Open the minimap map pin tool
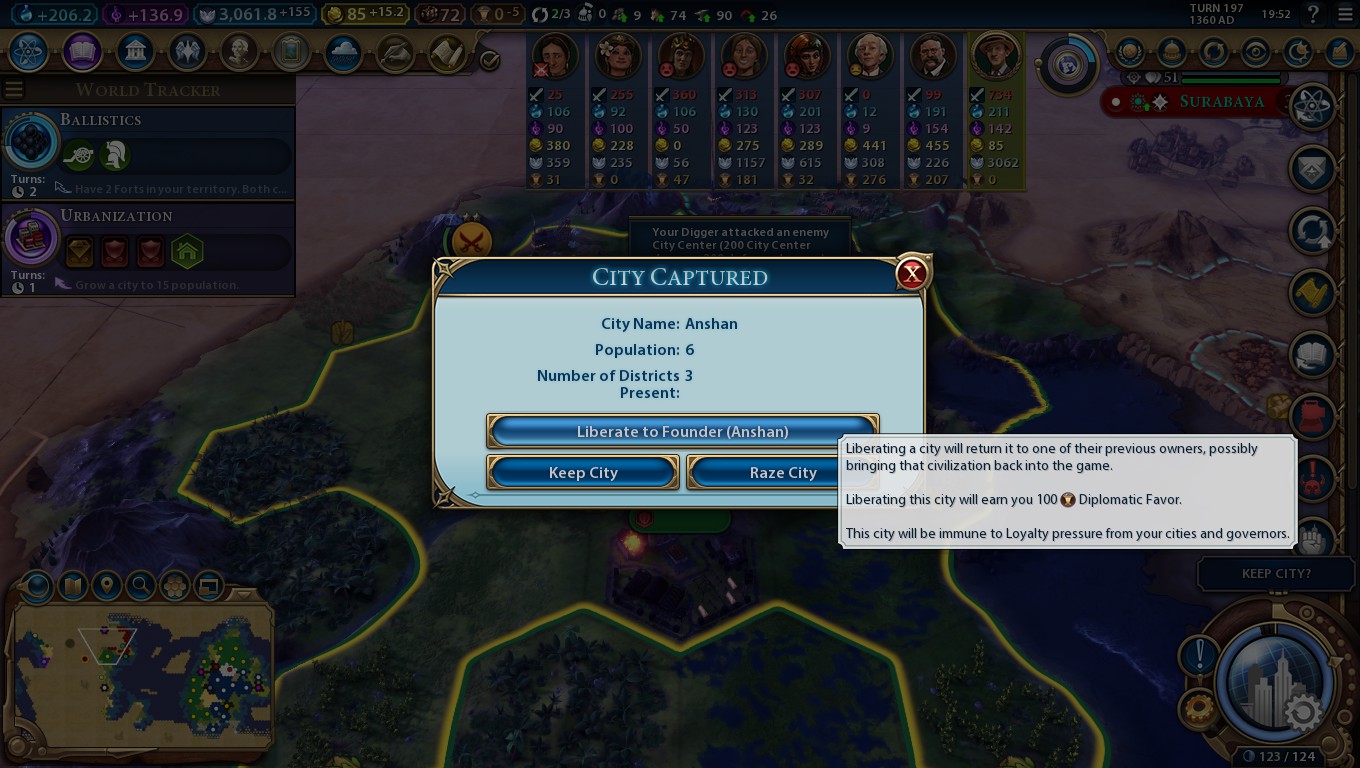Screen dimensions: 1360x768 [106, 585]
